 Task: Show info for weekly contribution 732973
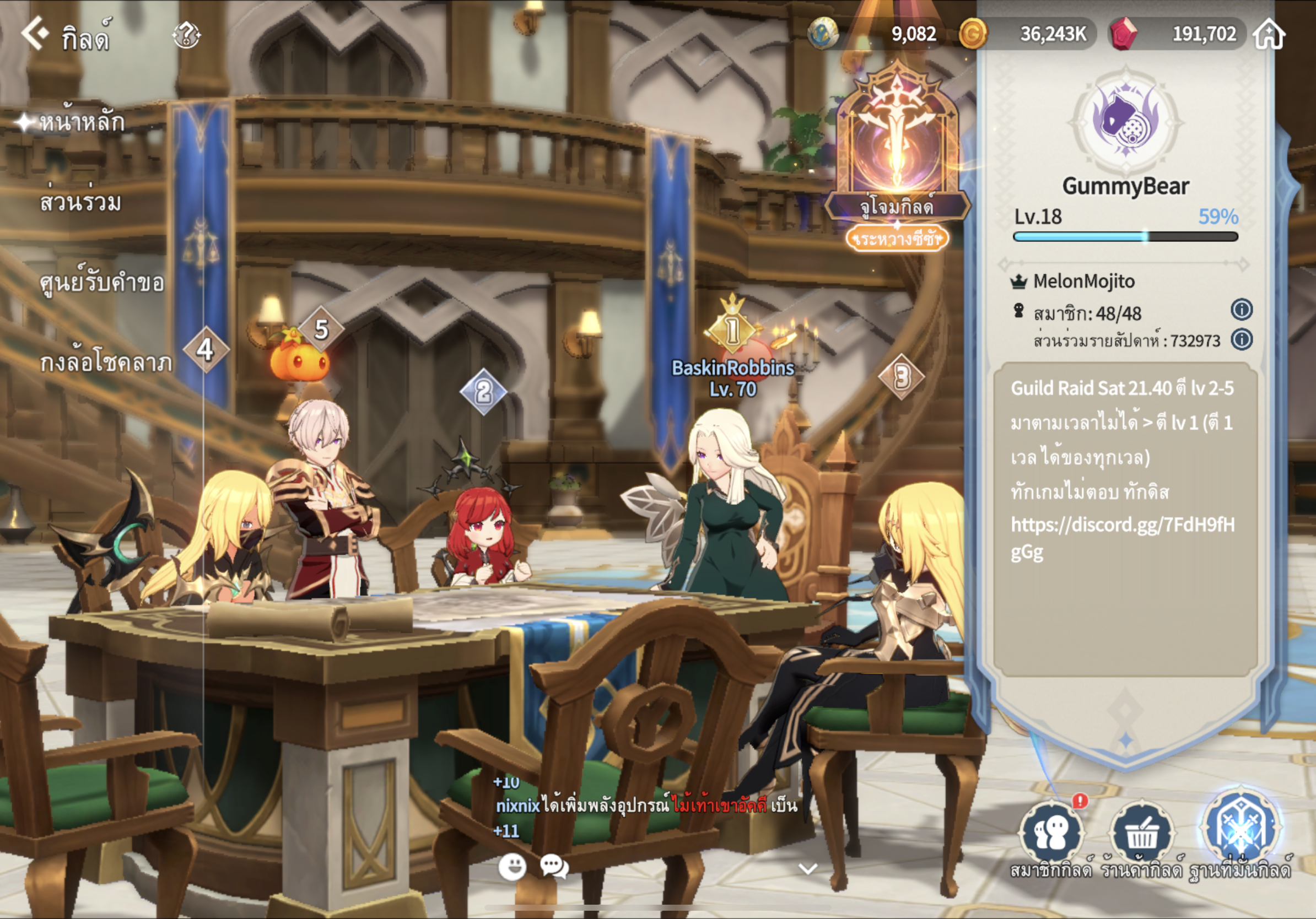[1242, 340]
